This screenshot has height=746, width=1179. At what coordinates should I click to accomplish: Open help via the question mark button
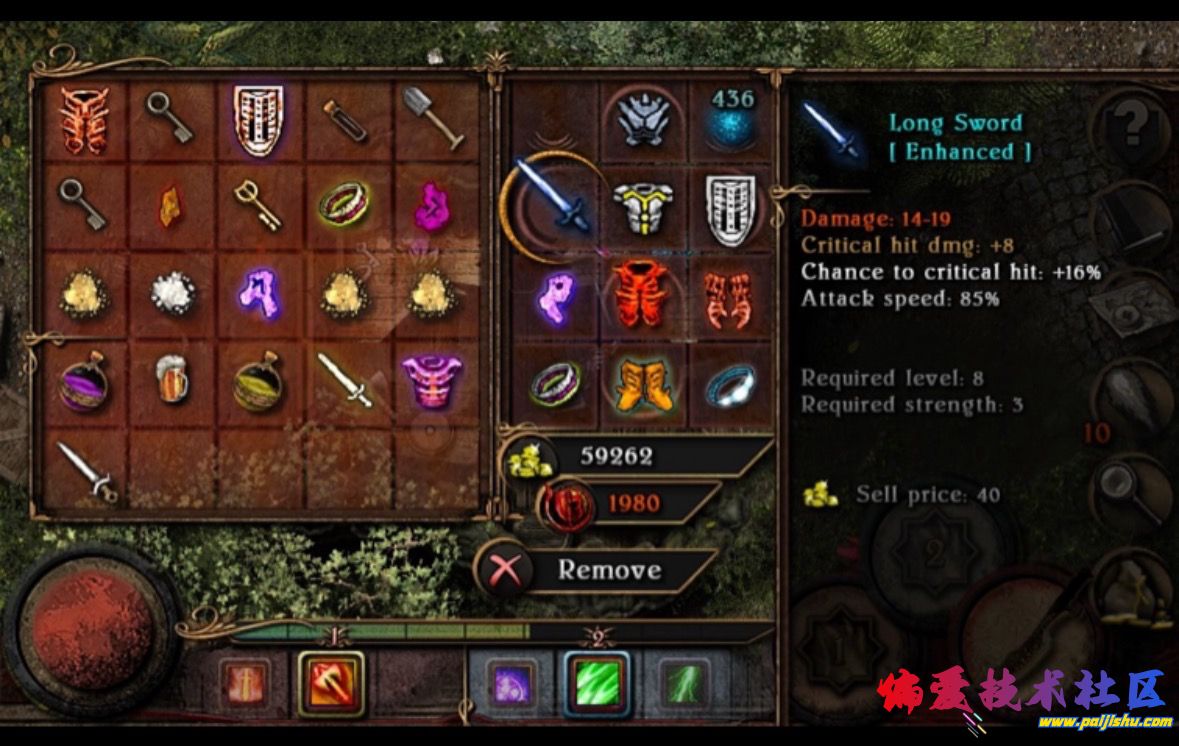point(1131,125)
